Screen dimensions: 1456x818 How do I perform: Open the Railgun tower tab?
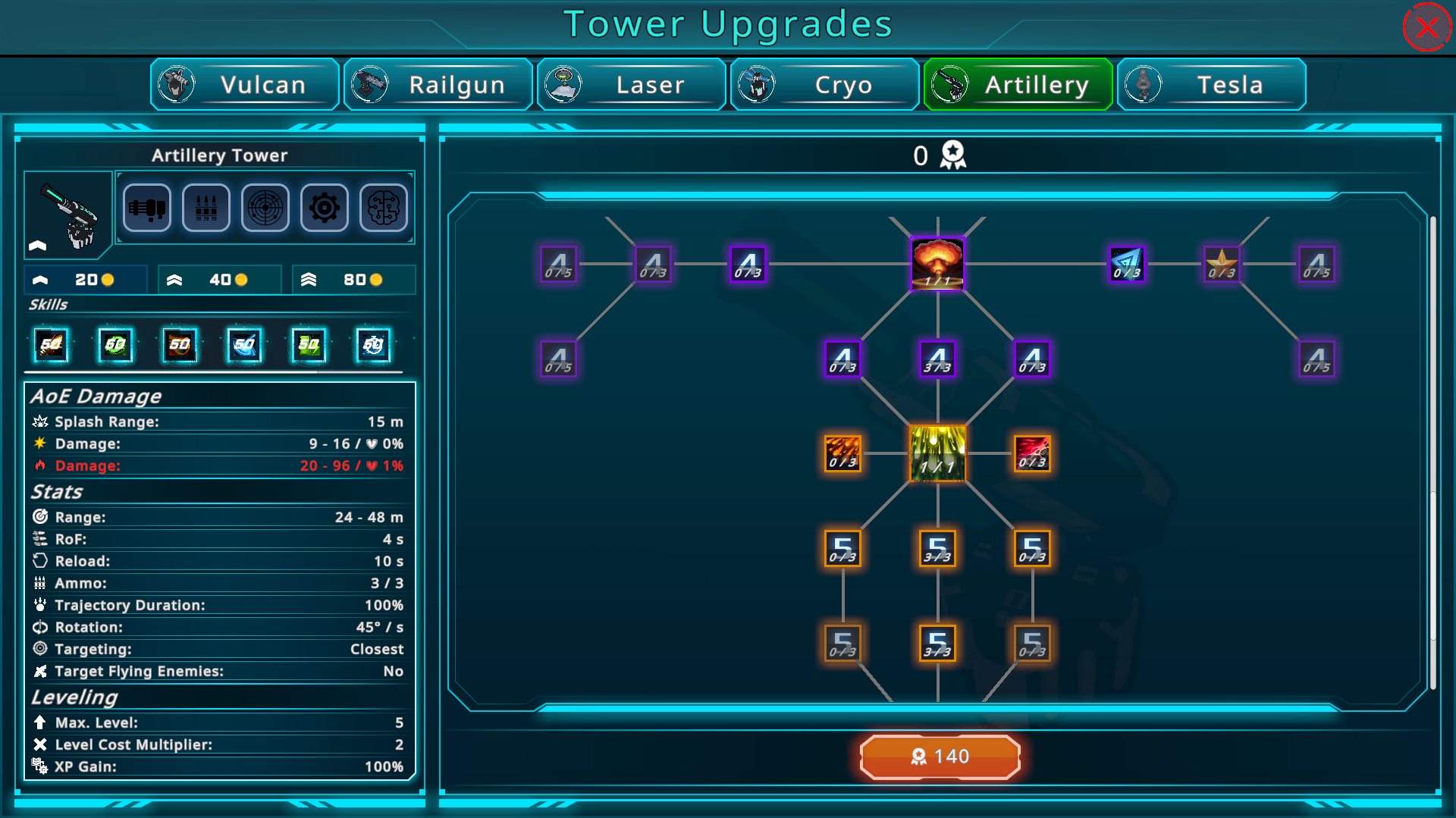point(438,84)
